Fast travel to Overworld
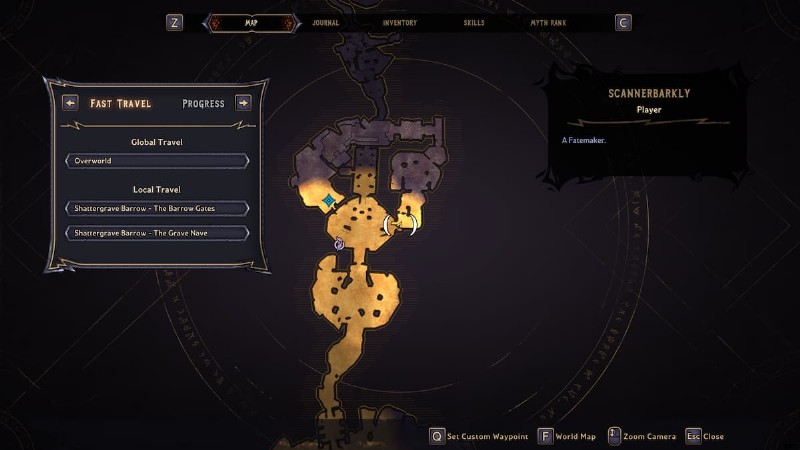This screenshot has width=800, height=450. point(157,161)
